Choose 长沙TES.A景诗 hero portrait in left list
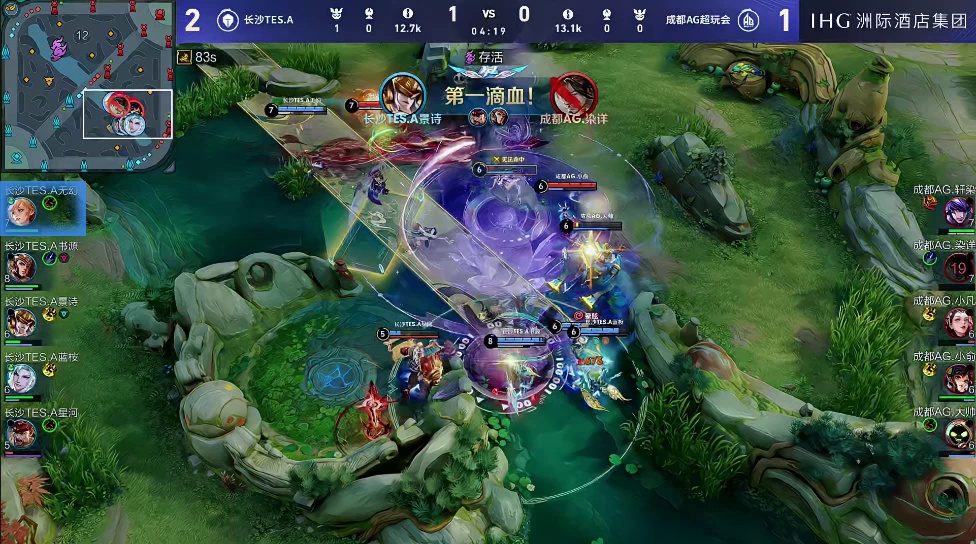 21,322
